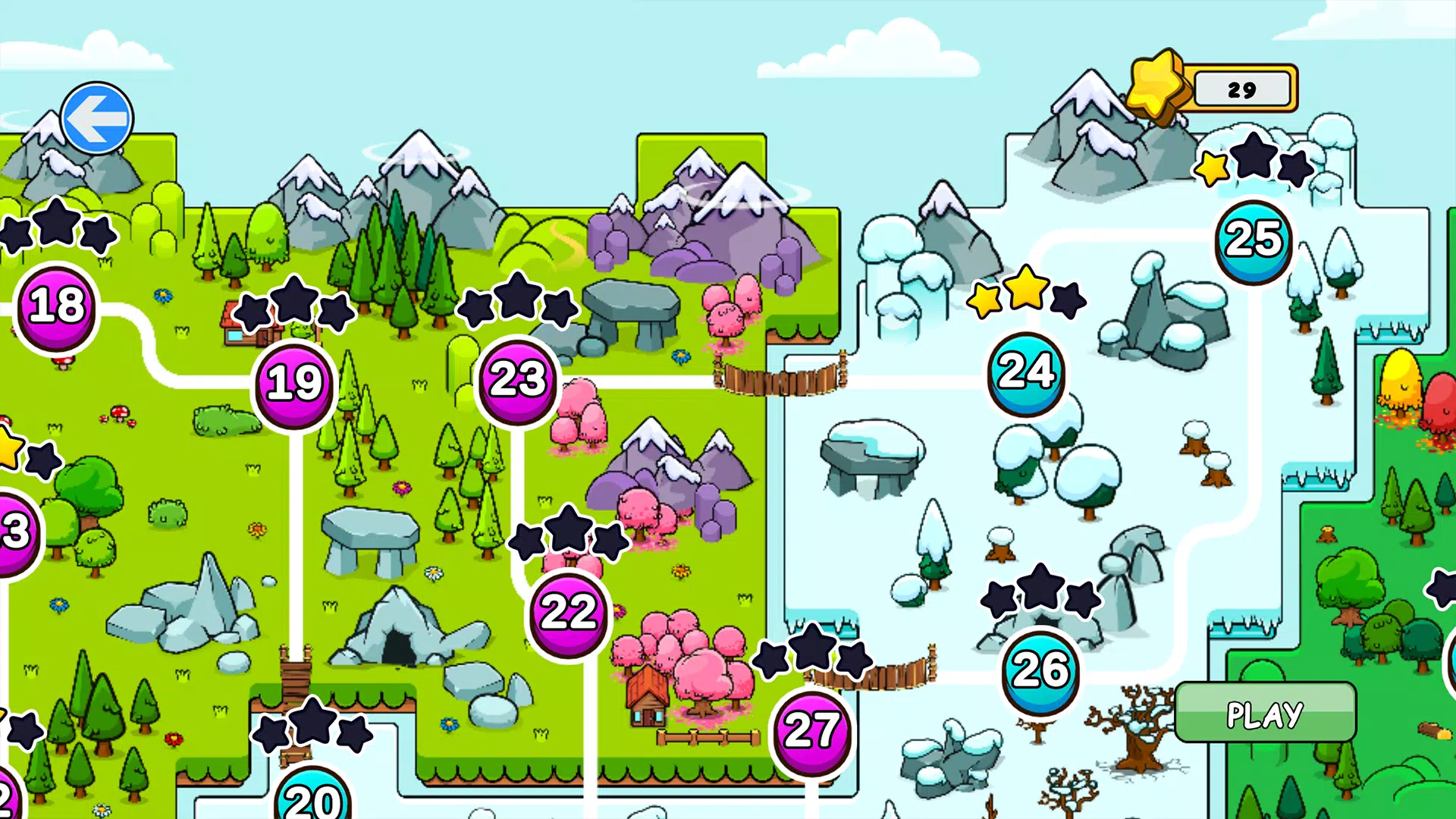Select level 20 node
Screen dimensions: 1456x819
[312, 798]
